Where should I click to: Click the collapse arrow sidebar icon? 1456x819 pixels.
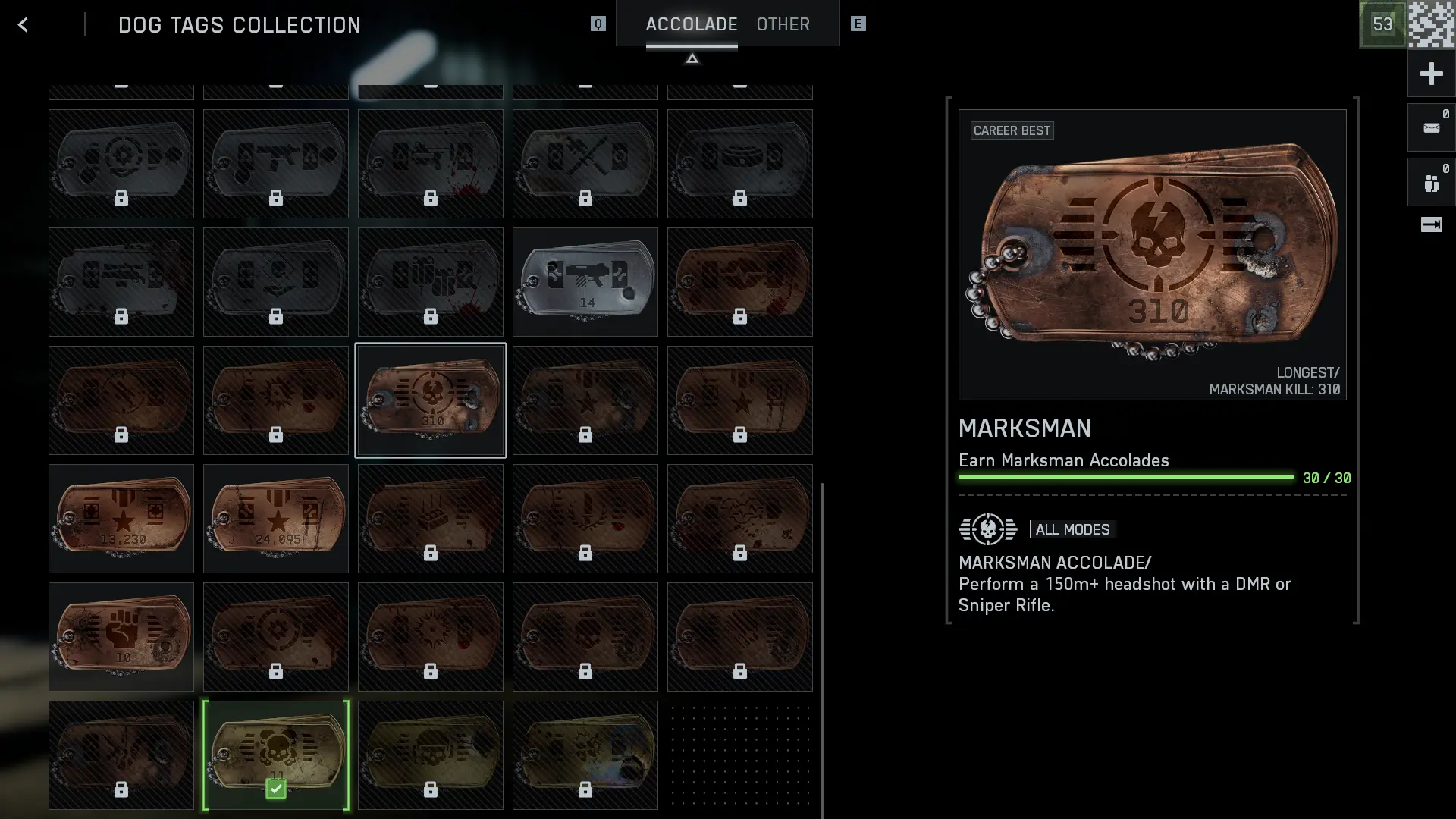(x=1431, y=224)
